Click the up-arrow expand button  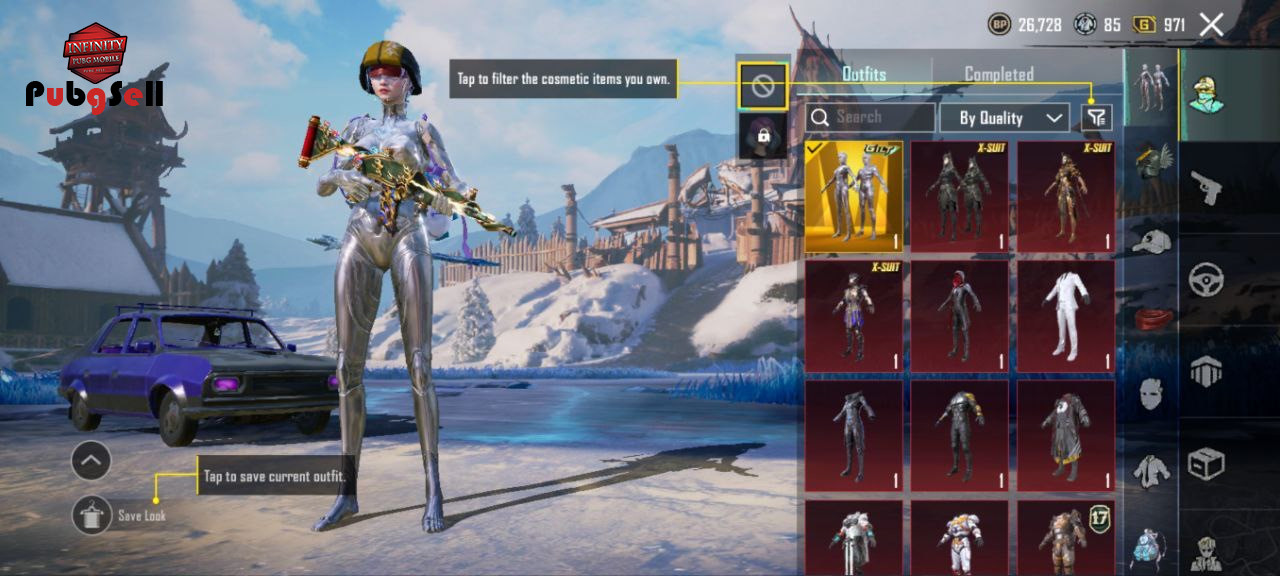pos(91,461)
